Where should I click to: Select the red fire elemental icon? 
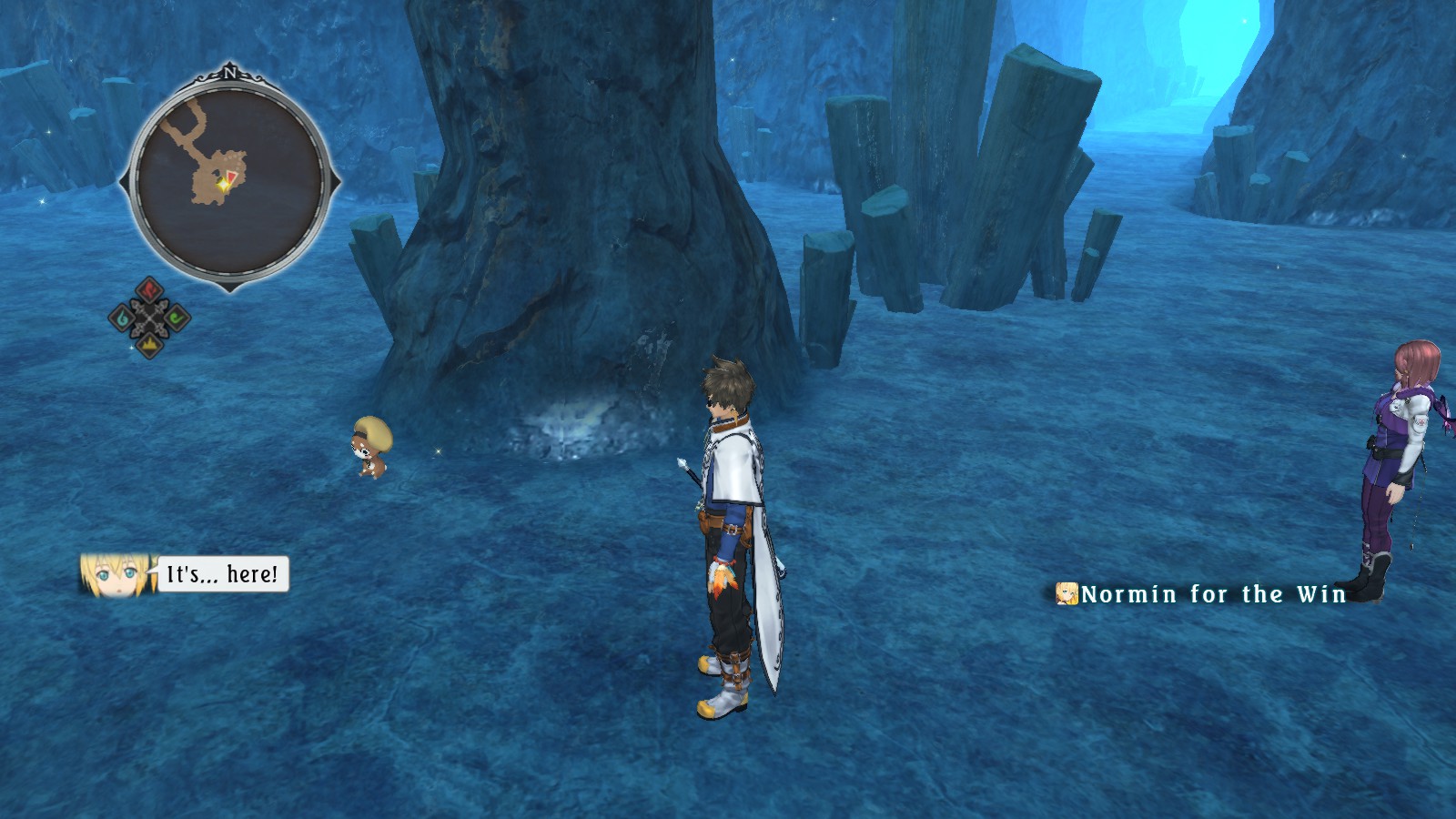[149, 290]
